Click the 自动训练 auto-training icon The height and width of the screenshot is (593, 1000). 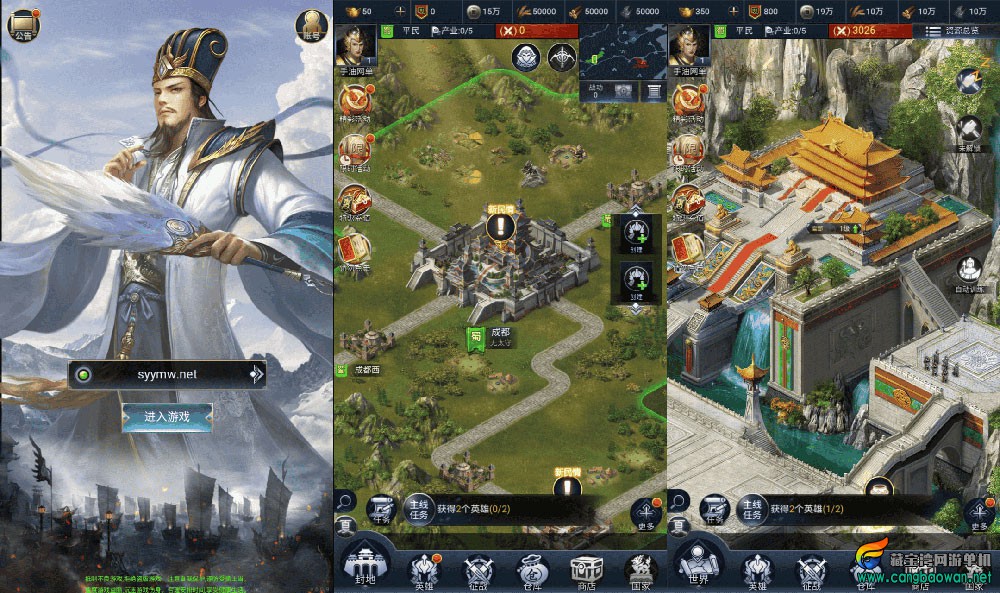[971, 272]
